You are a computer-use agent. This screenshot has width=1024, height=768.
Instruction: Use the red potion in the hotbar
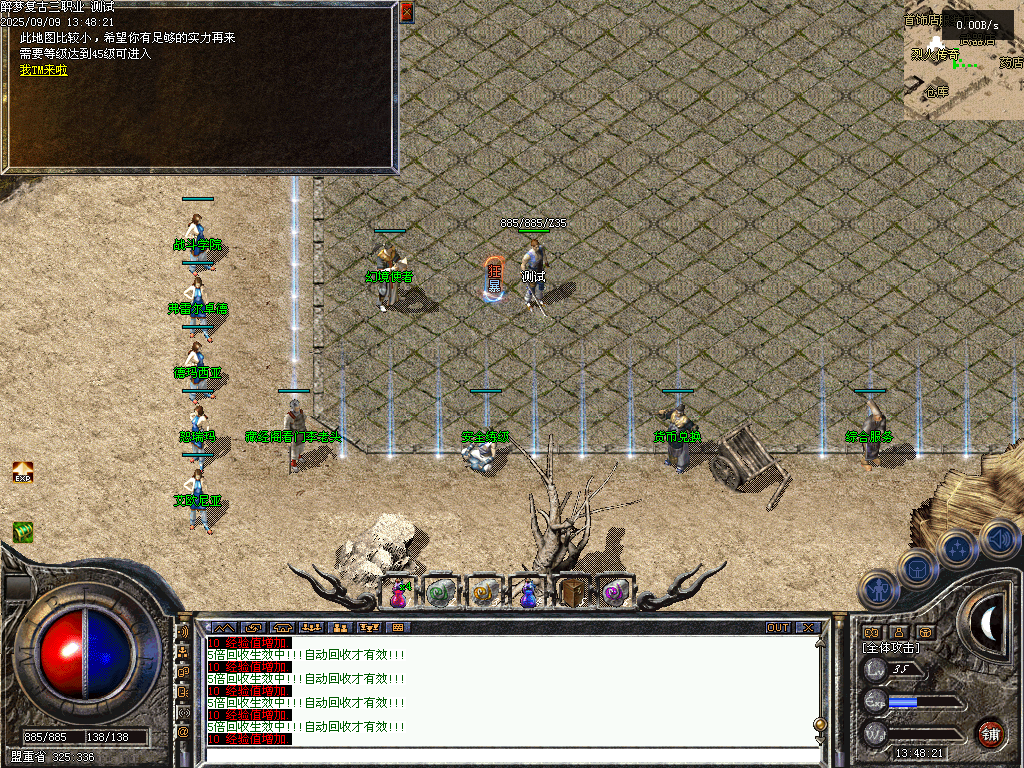[399, 593]
